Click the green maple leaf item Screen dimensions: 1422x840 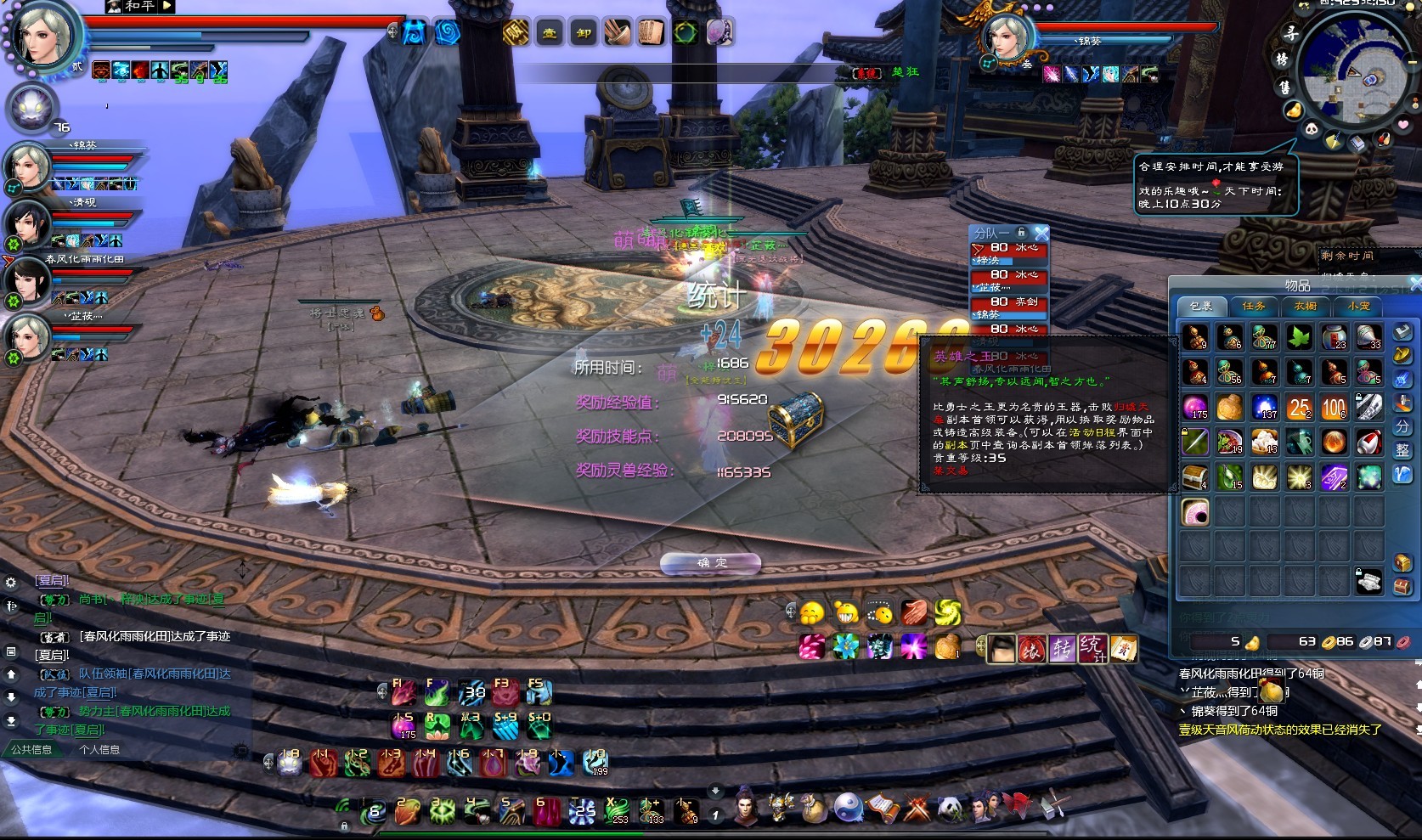click(1299, 337)
